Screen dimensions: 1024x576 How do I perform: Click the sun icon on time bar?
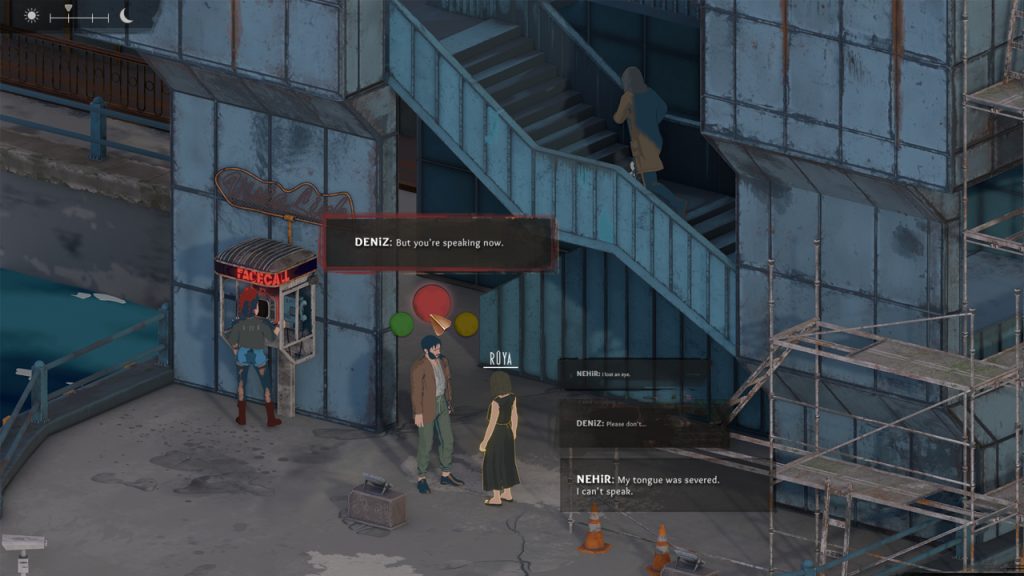click(31, 16)
